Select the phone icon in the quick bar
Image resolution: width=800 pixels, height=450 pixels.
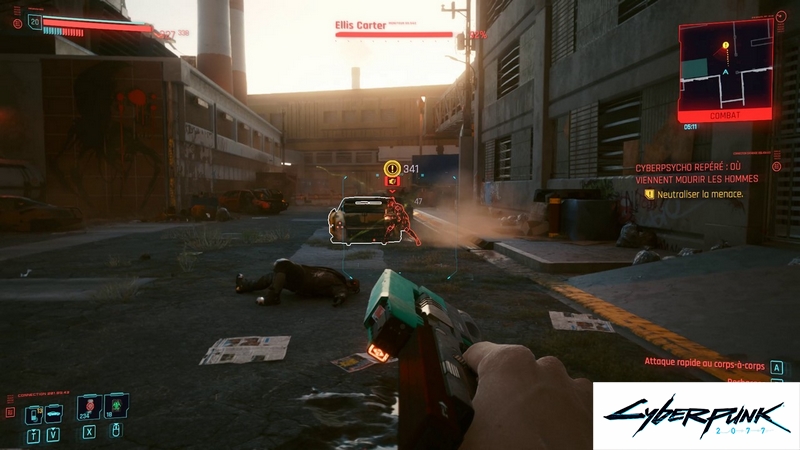(33, 412)
